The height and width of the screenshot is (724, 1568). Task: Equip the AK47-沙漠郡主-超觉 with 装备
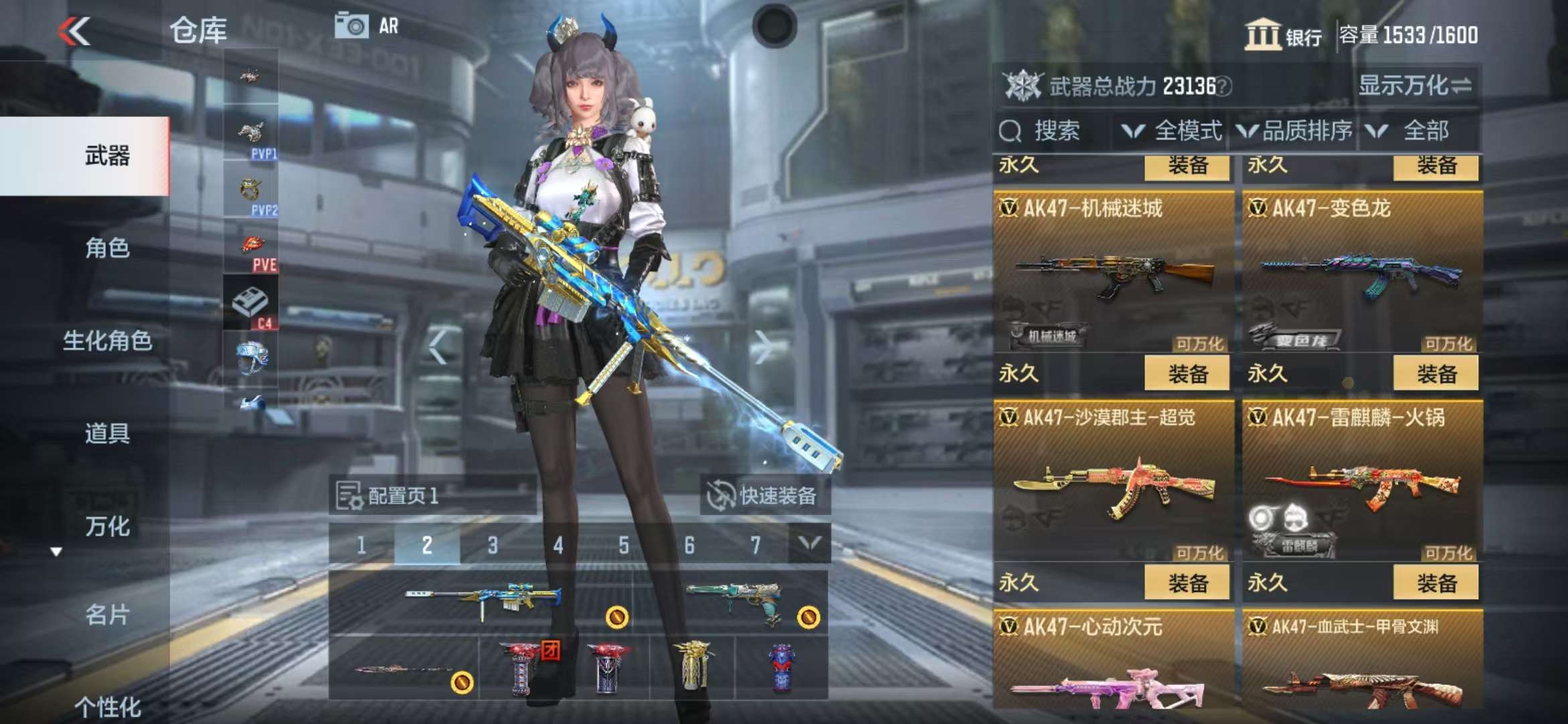pyautogui.click(x=1187, y=583)
